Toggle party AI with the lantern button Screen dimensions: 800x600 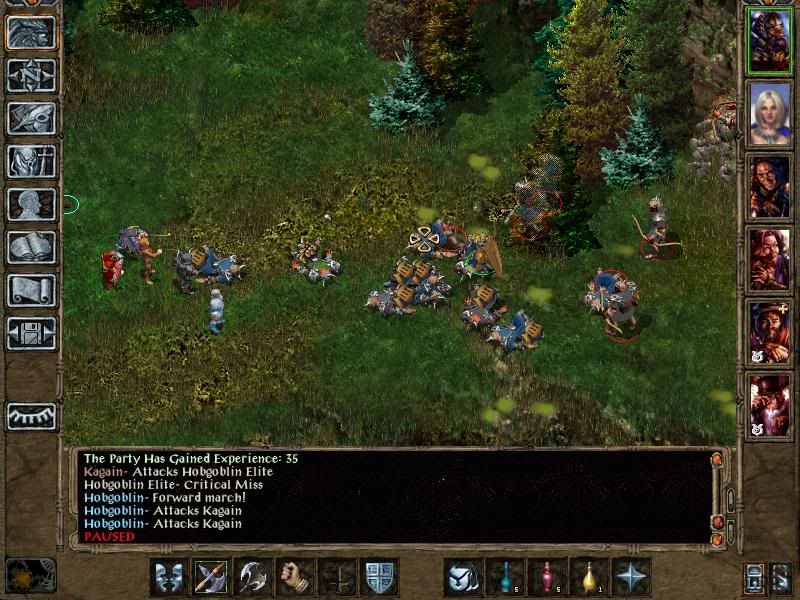pos(754,577)
